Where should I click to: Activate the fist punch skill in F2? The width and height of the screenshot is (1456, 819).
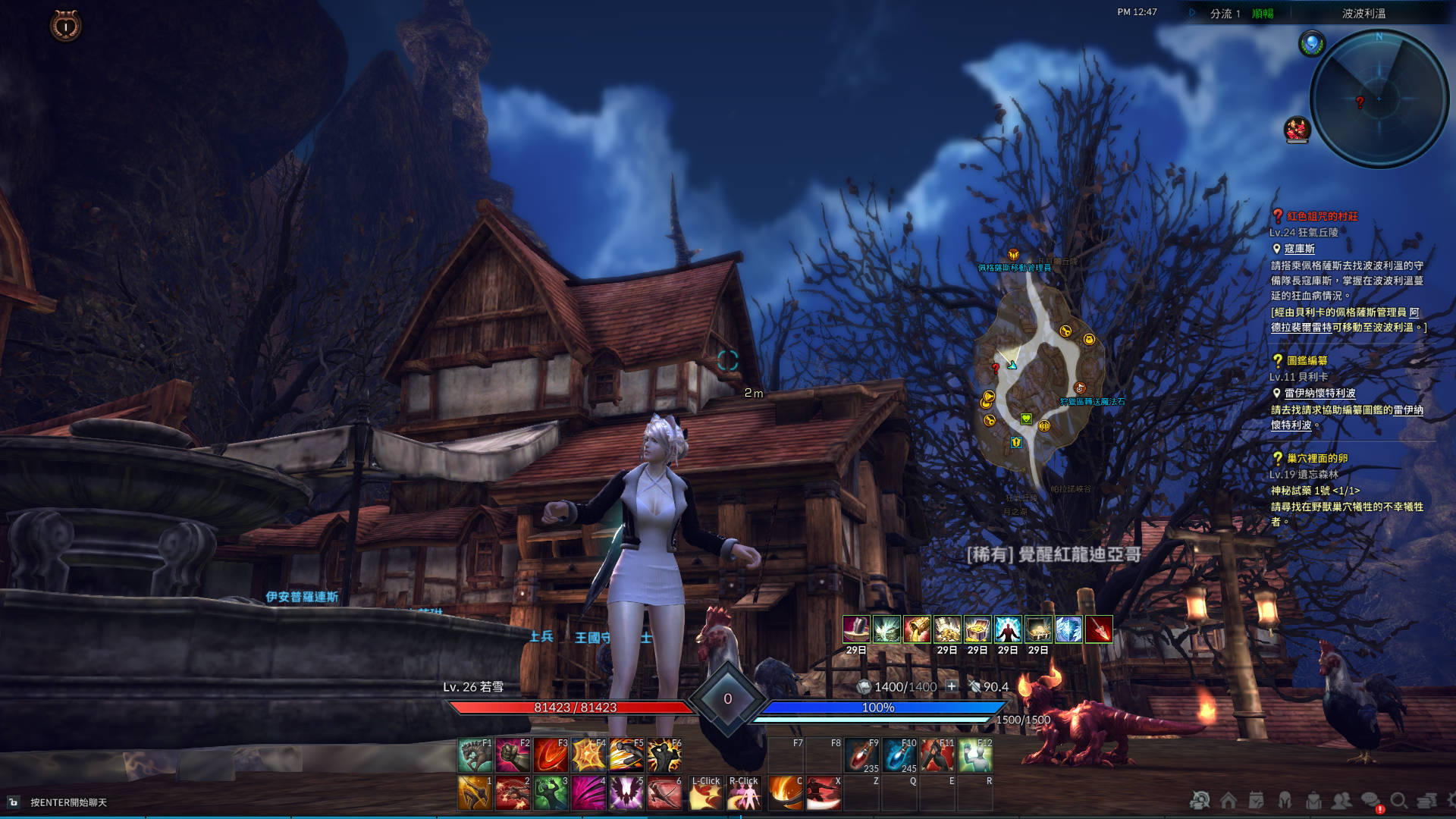point(513,755)
